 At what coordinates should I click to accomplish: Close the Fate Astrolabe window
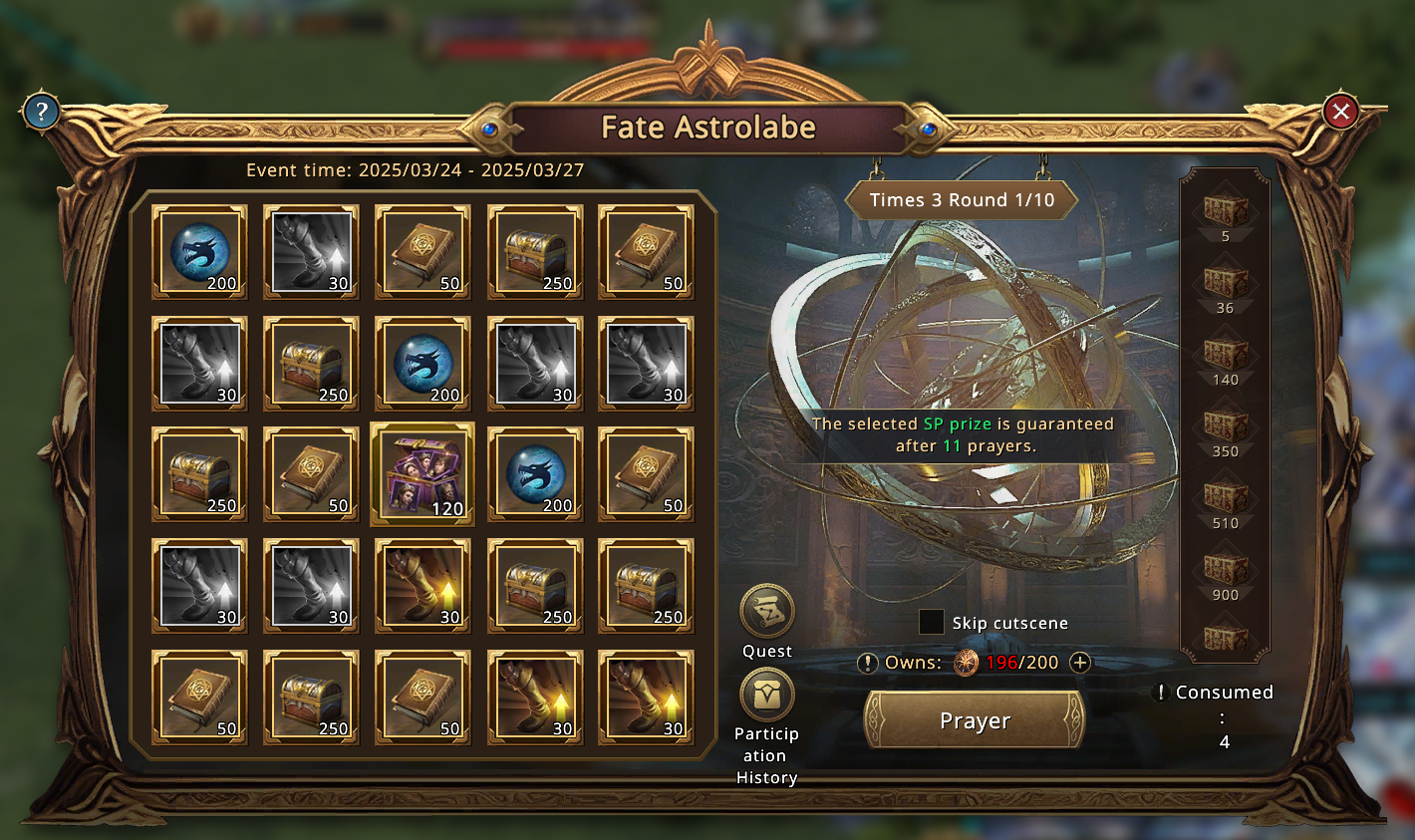(x=1340, y=112)
